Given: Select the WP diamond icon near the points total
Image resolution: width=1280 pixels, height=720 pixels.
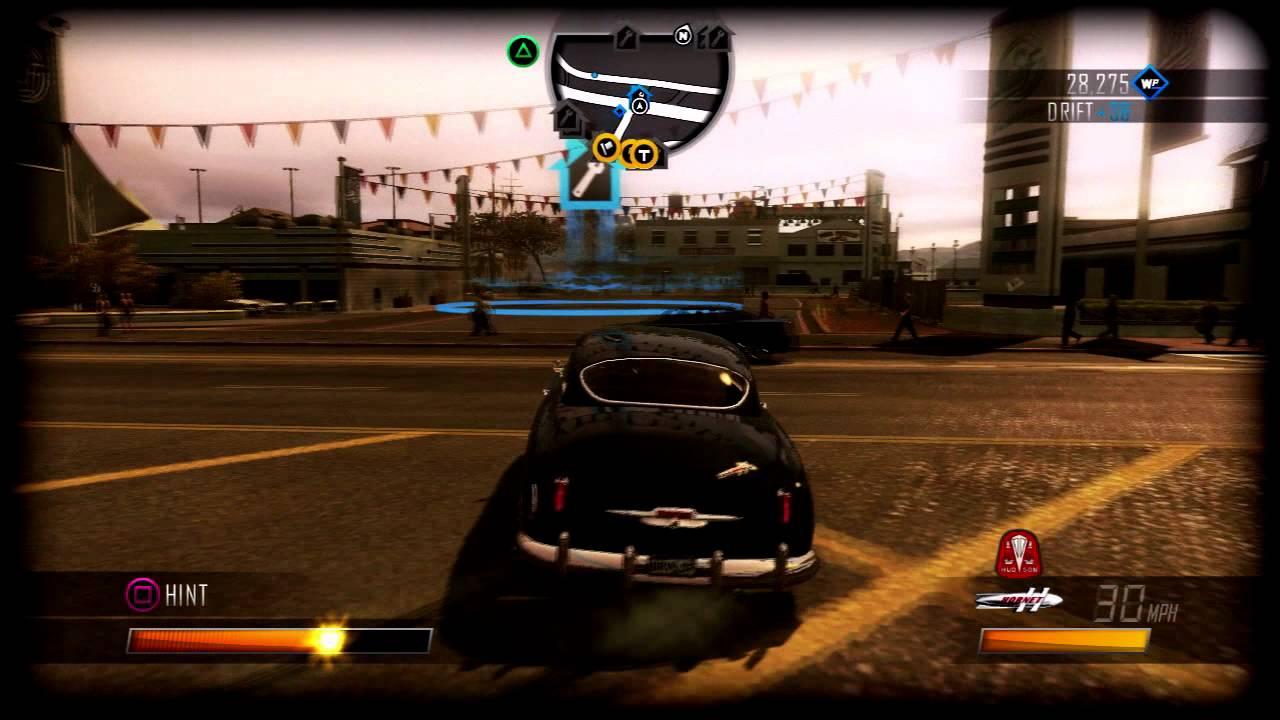Looking at the screenshot, I should (1150, 82).
